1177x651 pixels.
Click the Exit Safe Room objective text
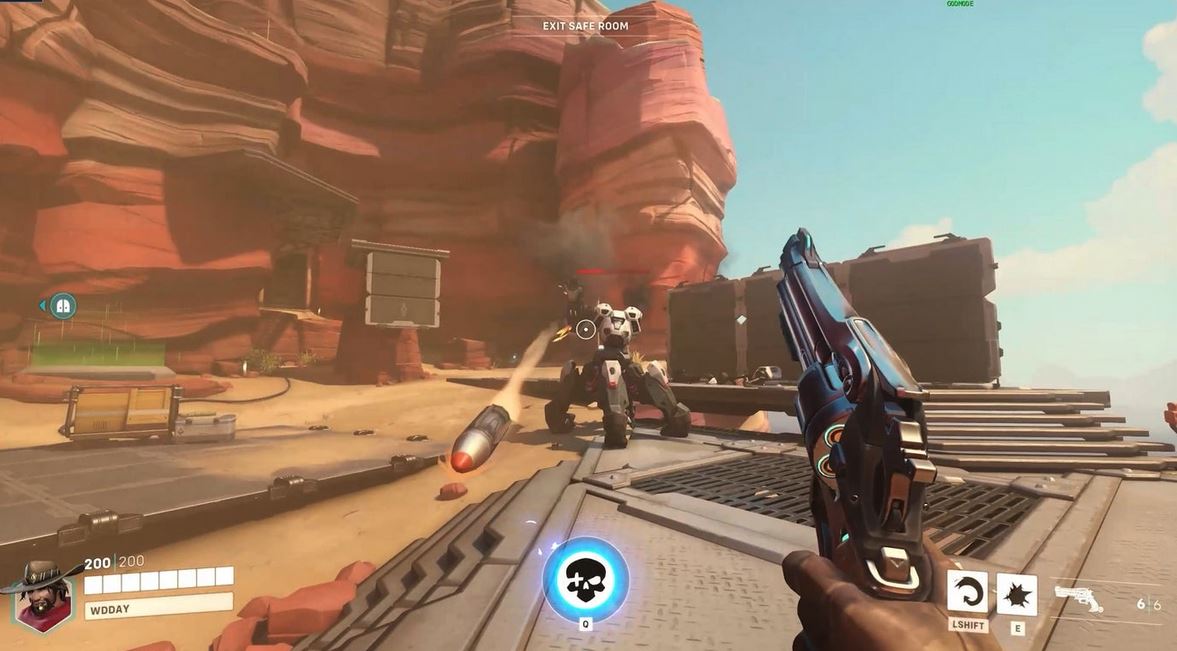pos(586,26)
